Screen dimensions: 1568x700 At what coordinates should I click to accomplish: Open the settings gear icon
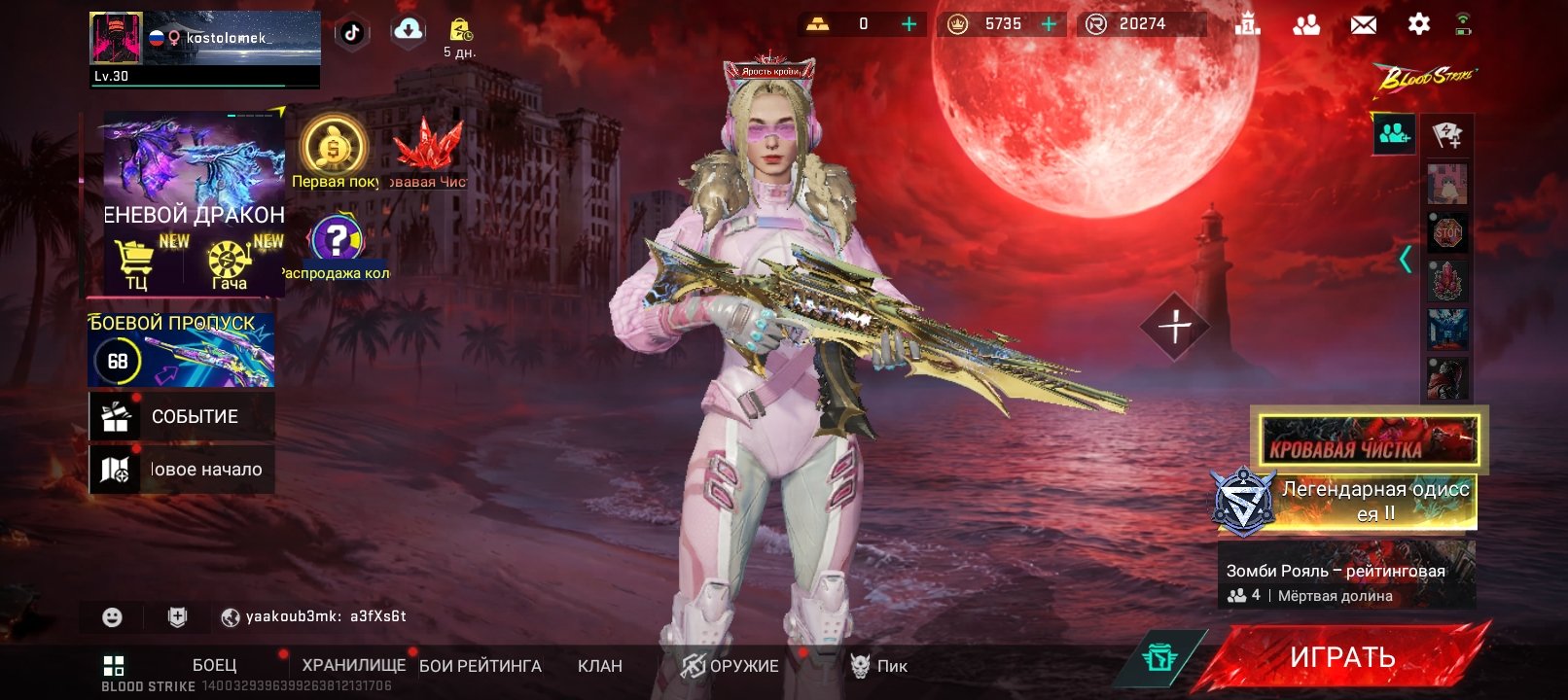click(1418, 24)
